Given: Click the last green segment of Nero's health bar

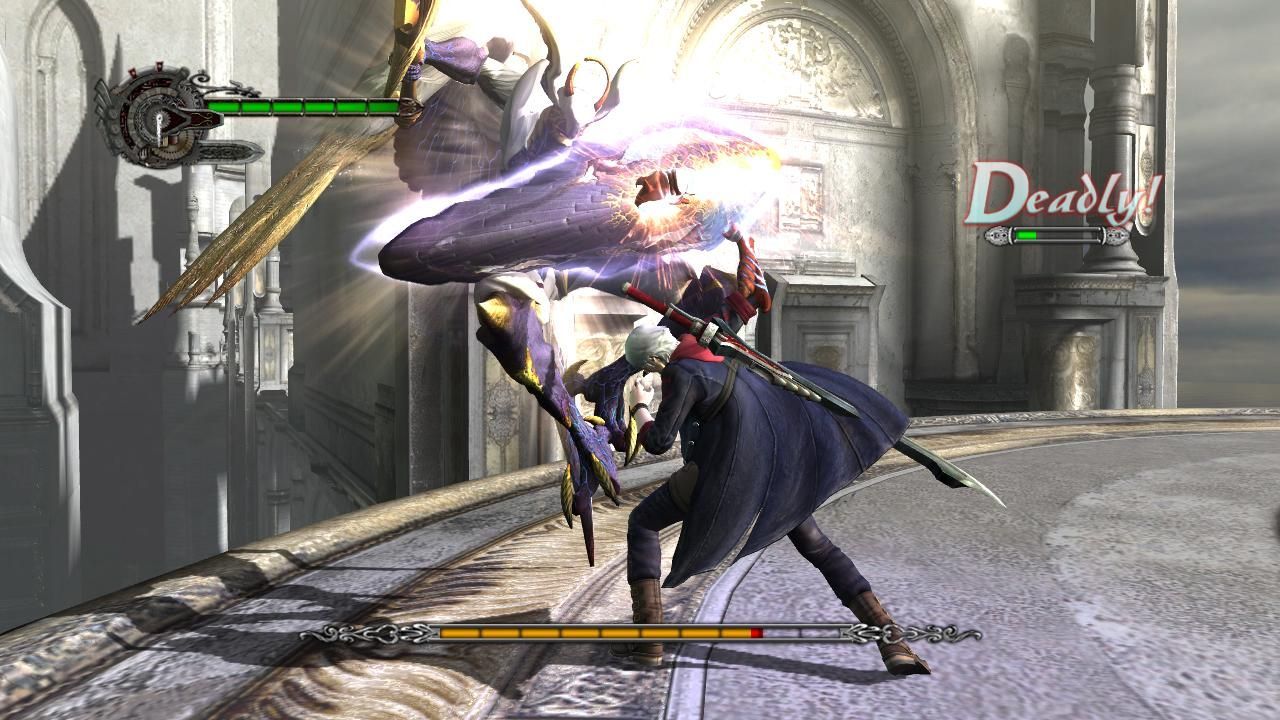Looking at the screenshot, I should point(383,105).
